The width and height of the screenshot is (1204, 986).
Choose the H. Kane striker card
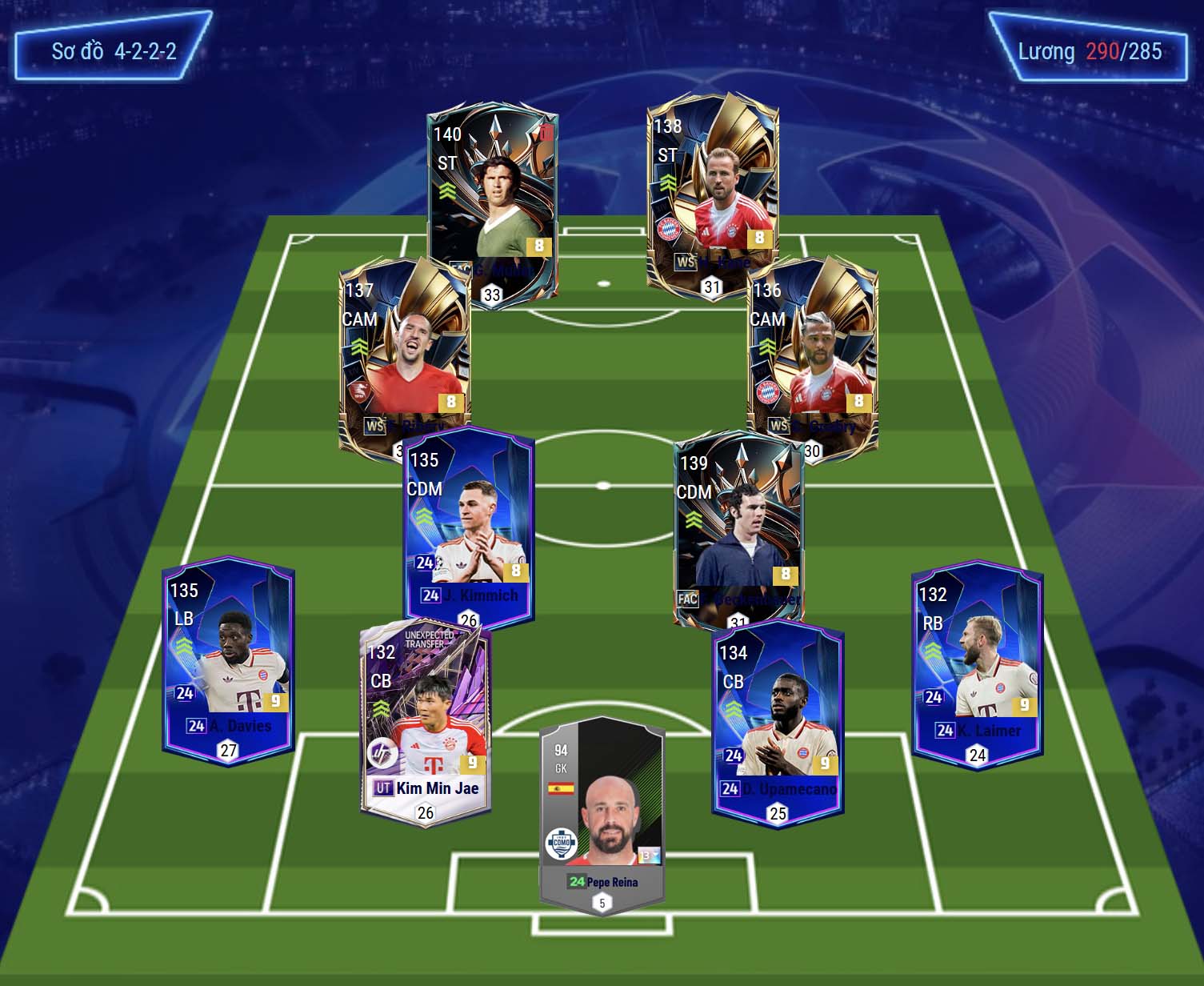[x=712, y=192]
